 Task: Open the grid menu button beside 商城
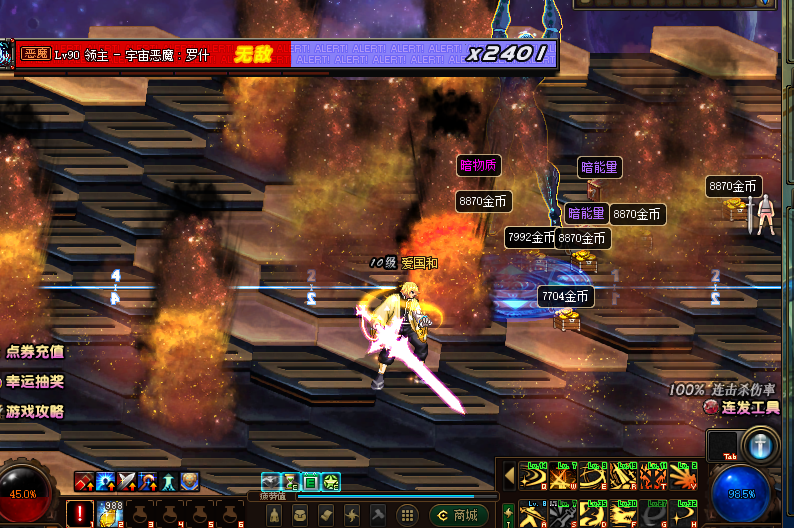tap(407, 515)
